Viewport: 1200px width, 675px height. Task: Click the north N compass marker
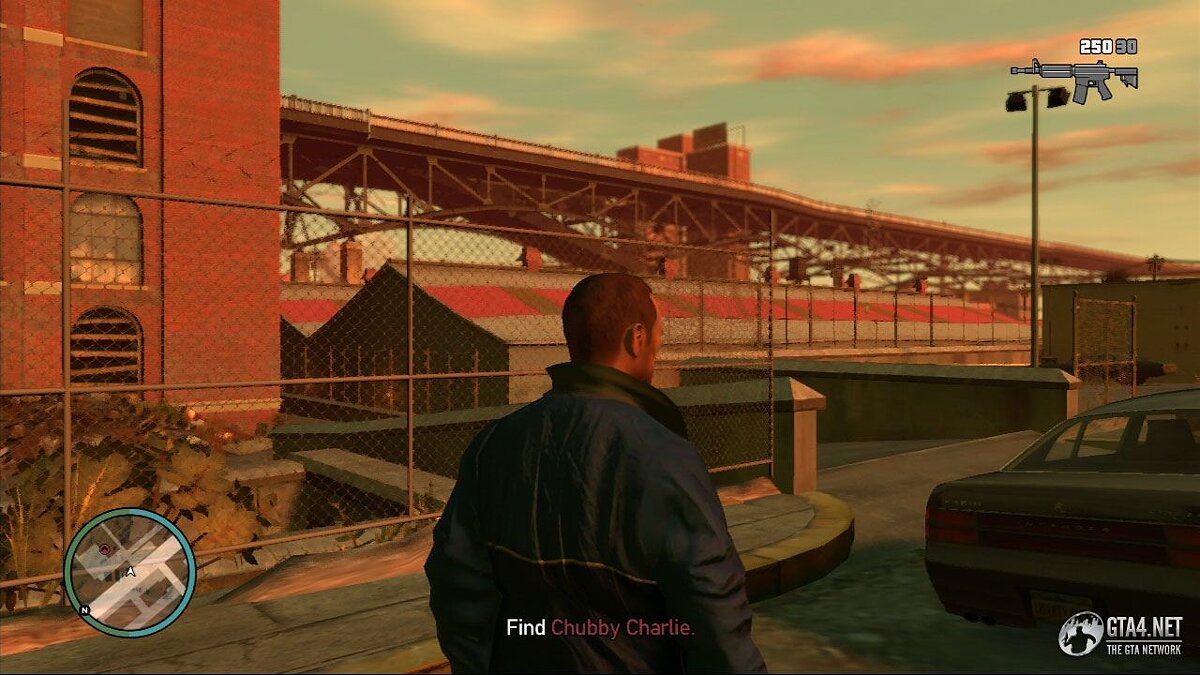tap(86, 609)
